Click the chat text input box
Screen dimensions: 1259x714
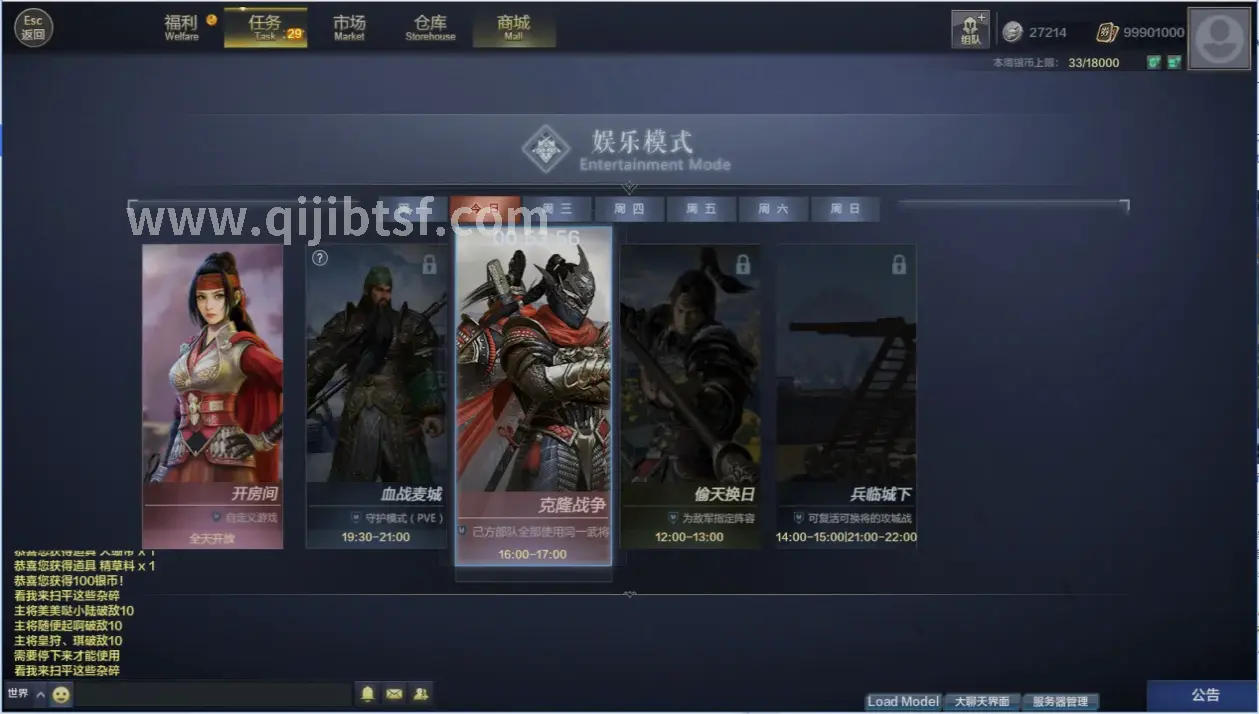(214, 694)
